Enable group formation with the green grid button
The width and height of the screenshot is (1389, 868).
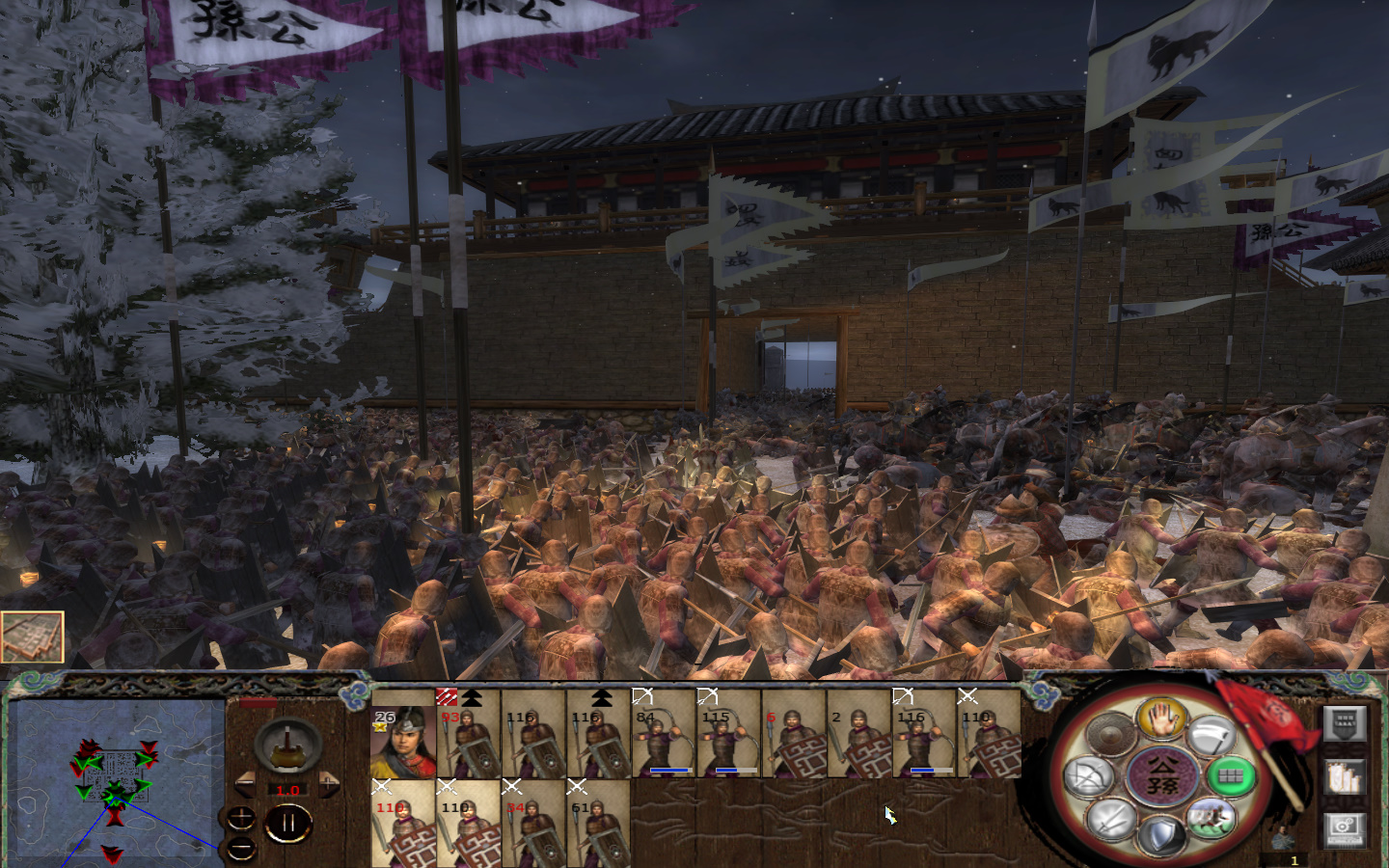point(1231,776)
